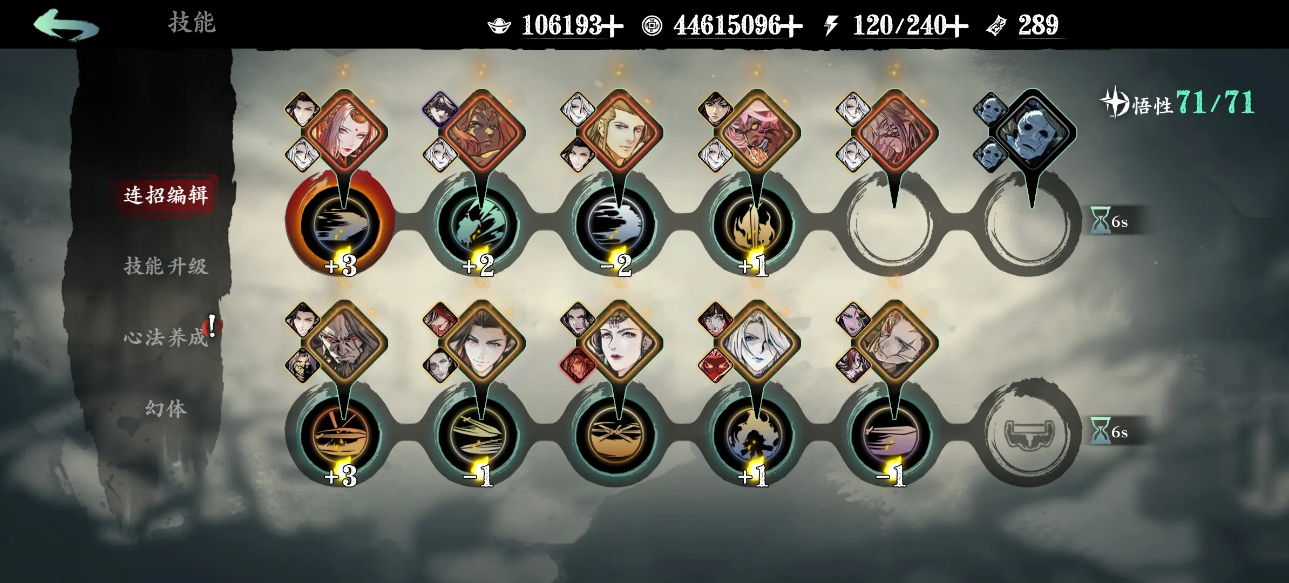Add more copper coin currency
Screen dimensions: 1289x583
(x=792, y=26)
